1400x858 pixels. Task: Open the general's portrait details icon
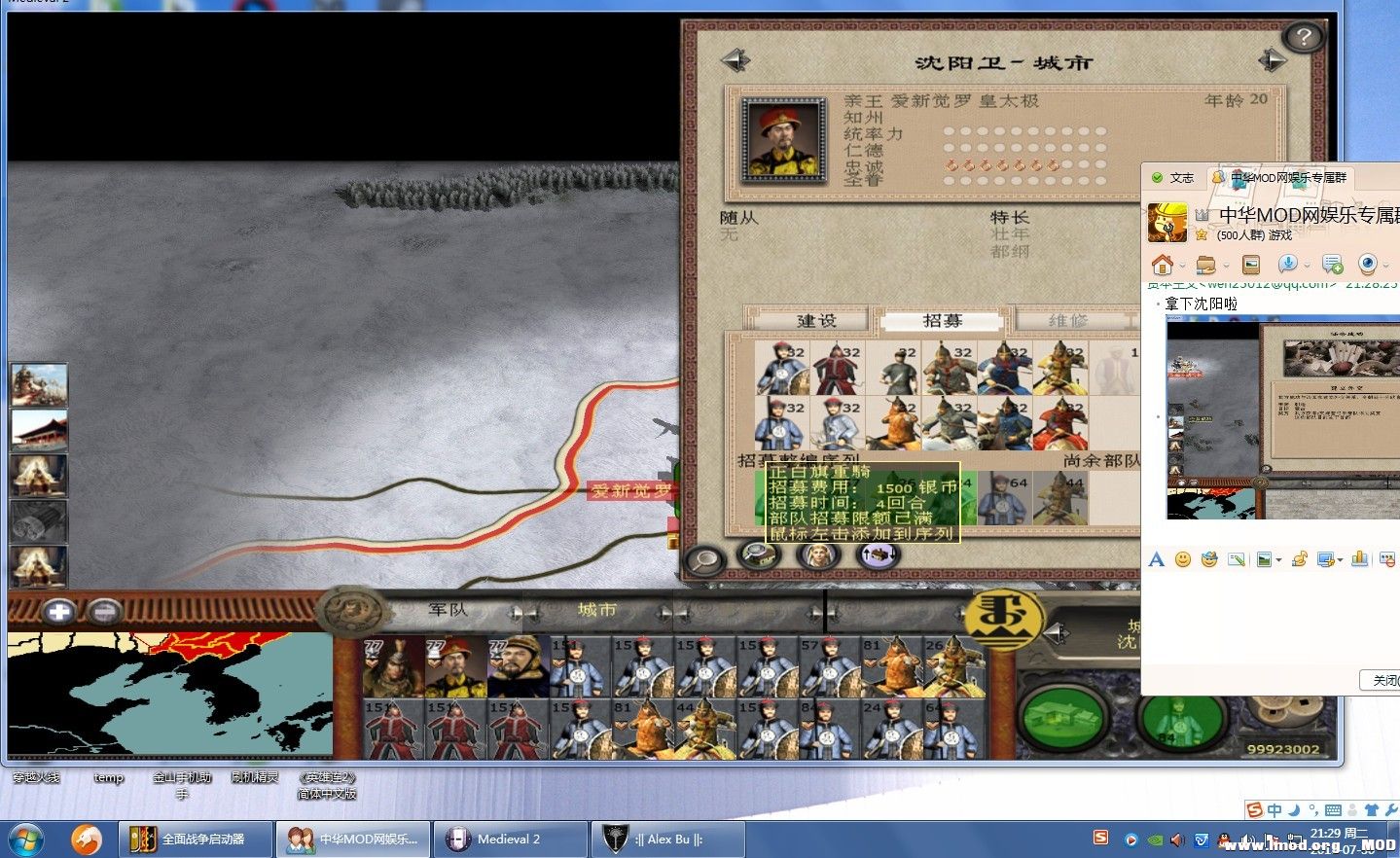(817, 555)
